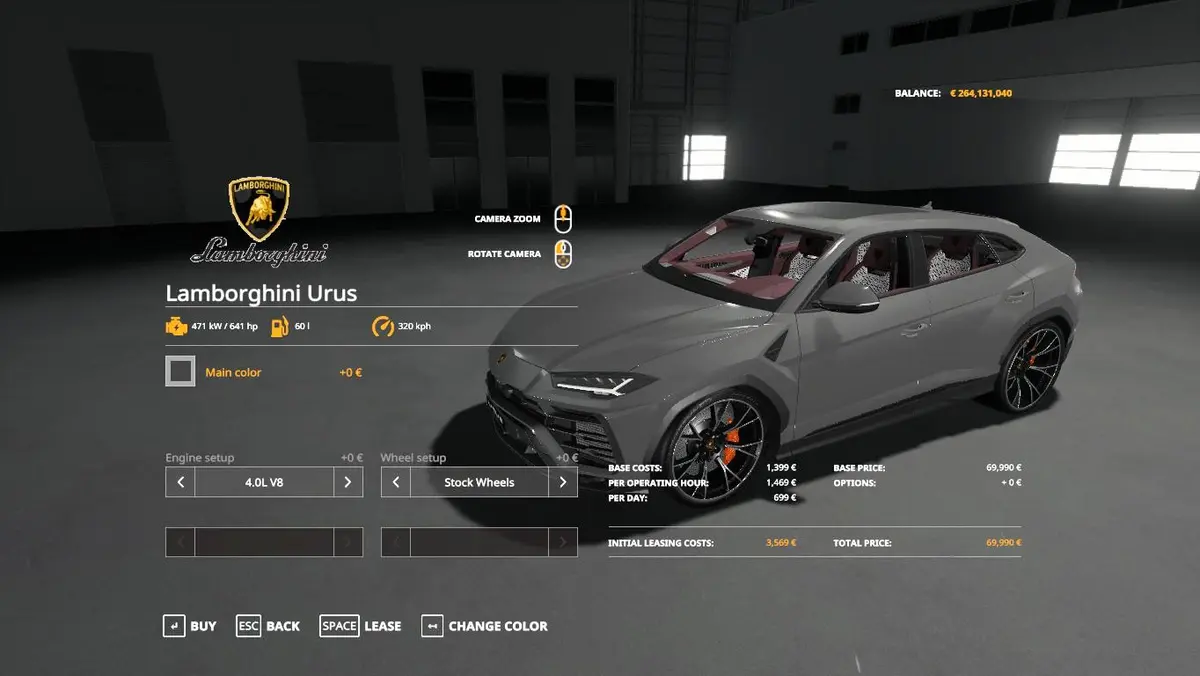Image resolution: width=1200 pixels, height=676 pixels.
Task: Go back from the shop configuration
Action: (268, 626)
